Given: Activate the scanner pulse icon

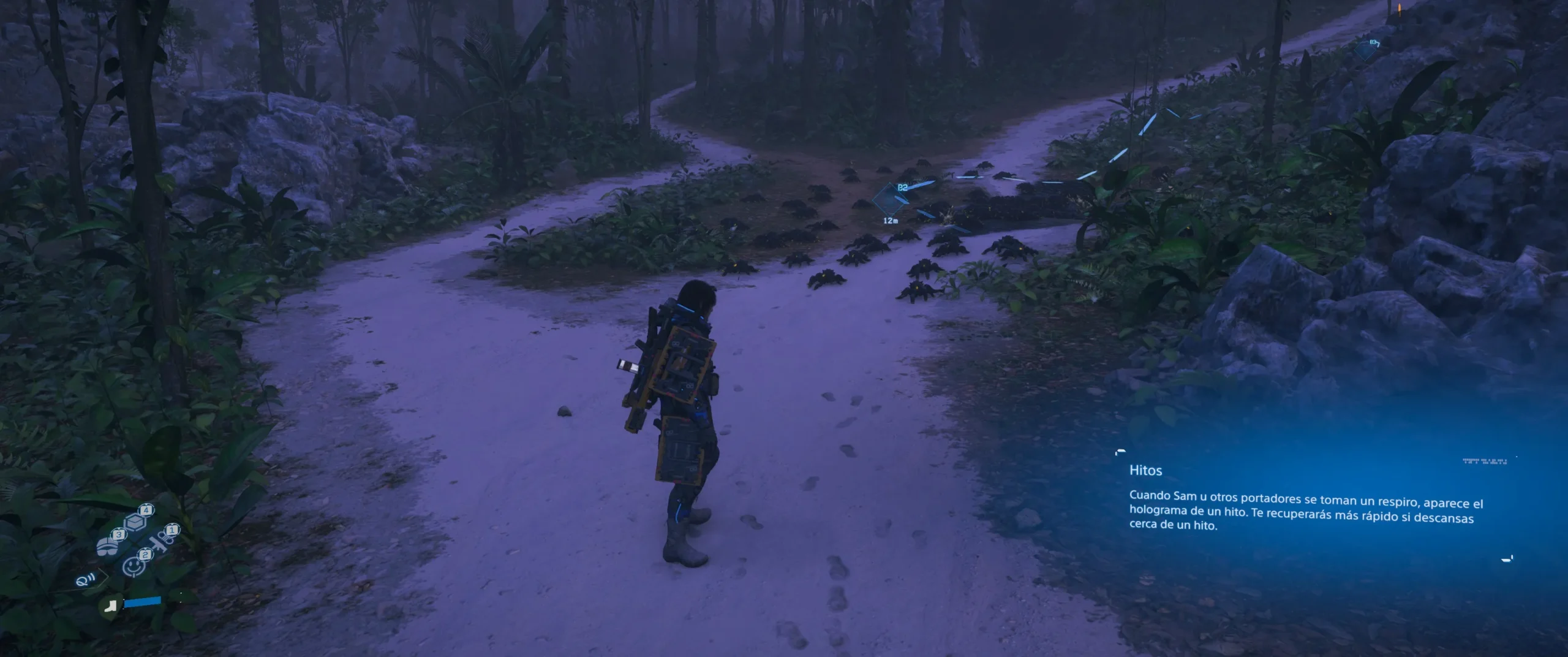Looking at the screenshot, I should pos(84,580).
